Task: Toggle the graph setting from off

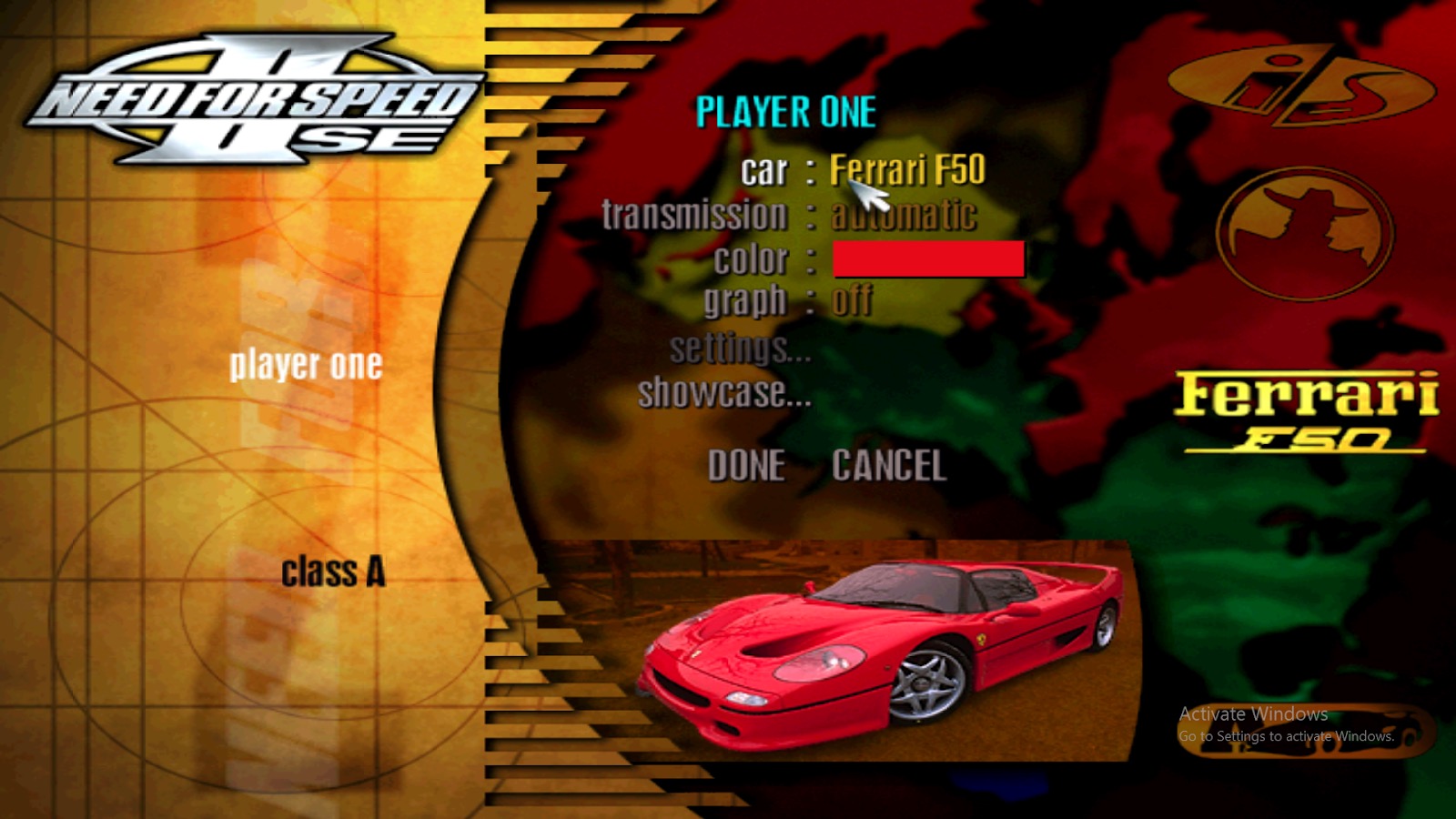Action: click(x=854, y=300)
